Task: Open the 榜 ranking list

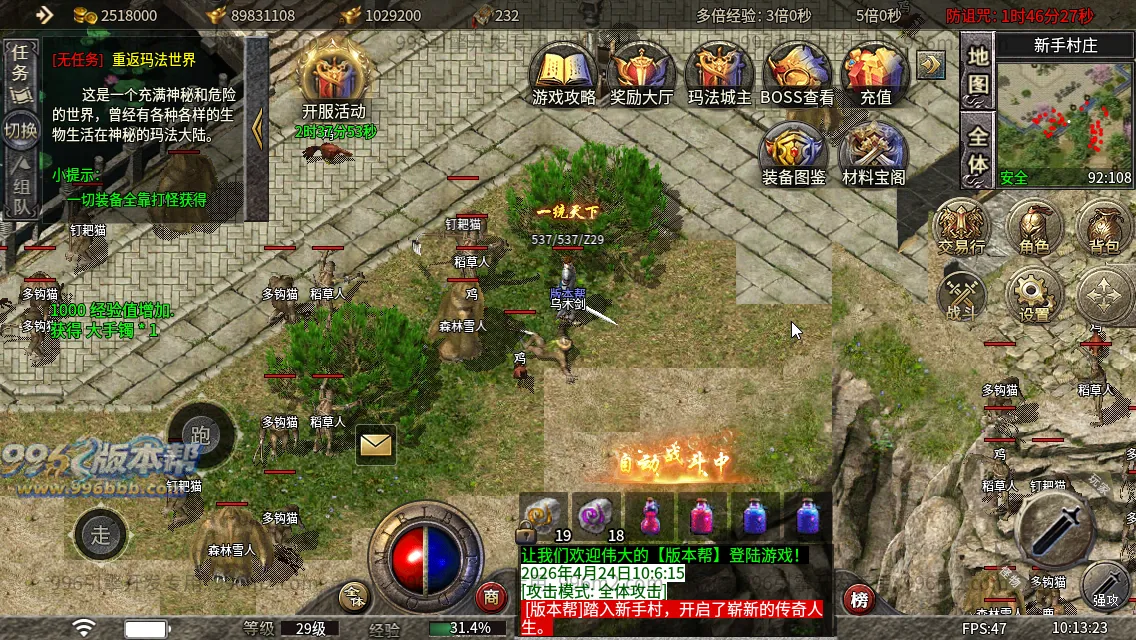Action: coord(860,600)
